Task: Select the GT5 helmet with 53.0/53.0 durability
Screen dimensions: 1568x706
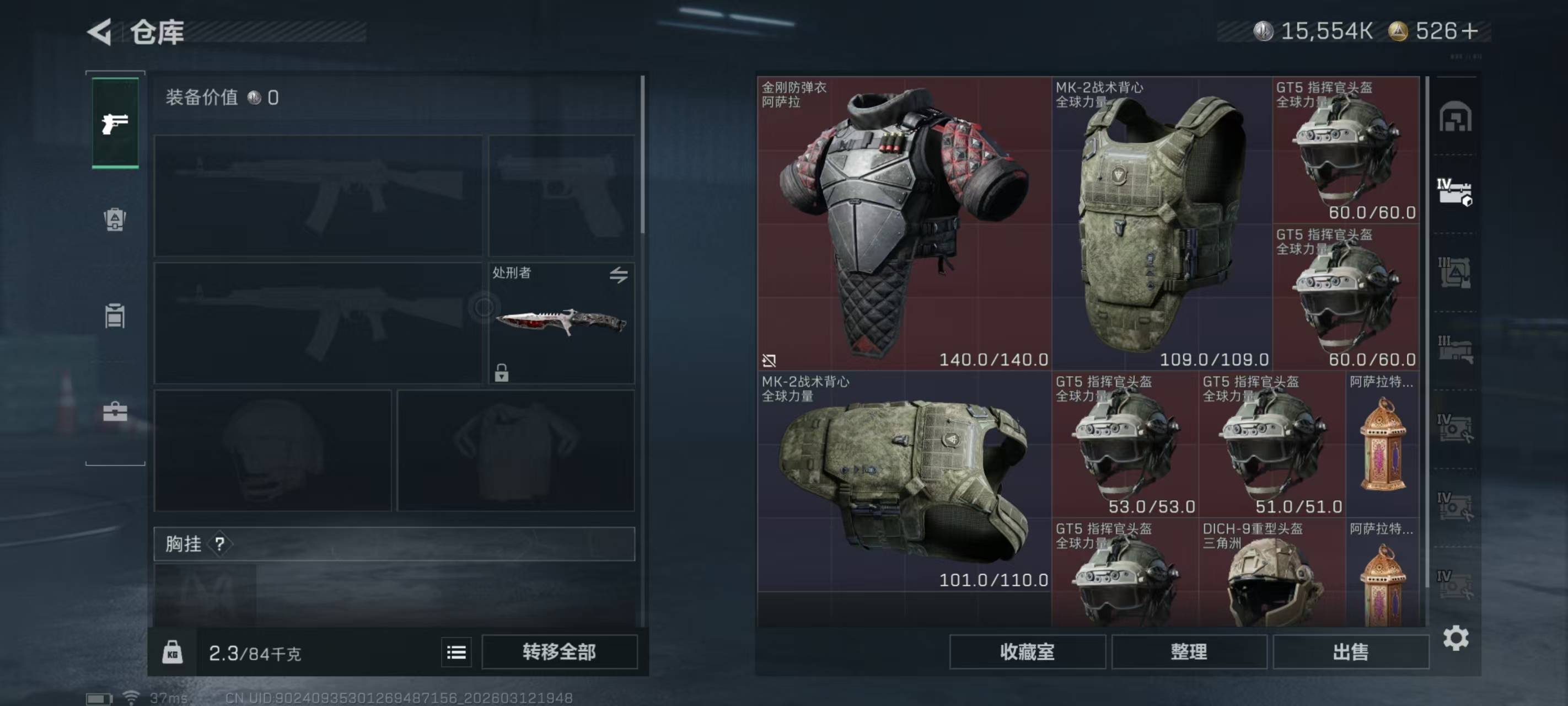Action: (x=1124, y=445)
